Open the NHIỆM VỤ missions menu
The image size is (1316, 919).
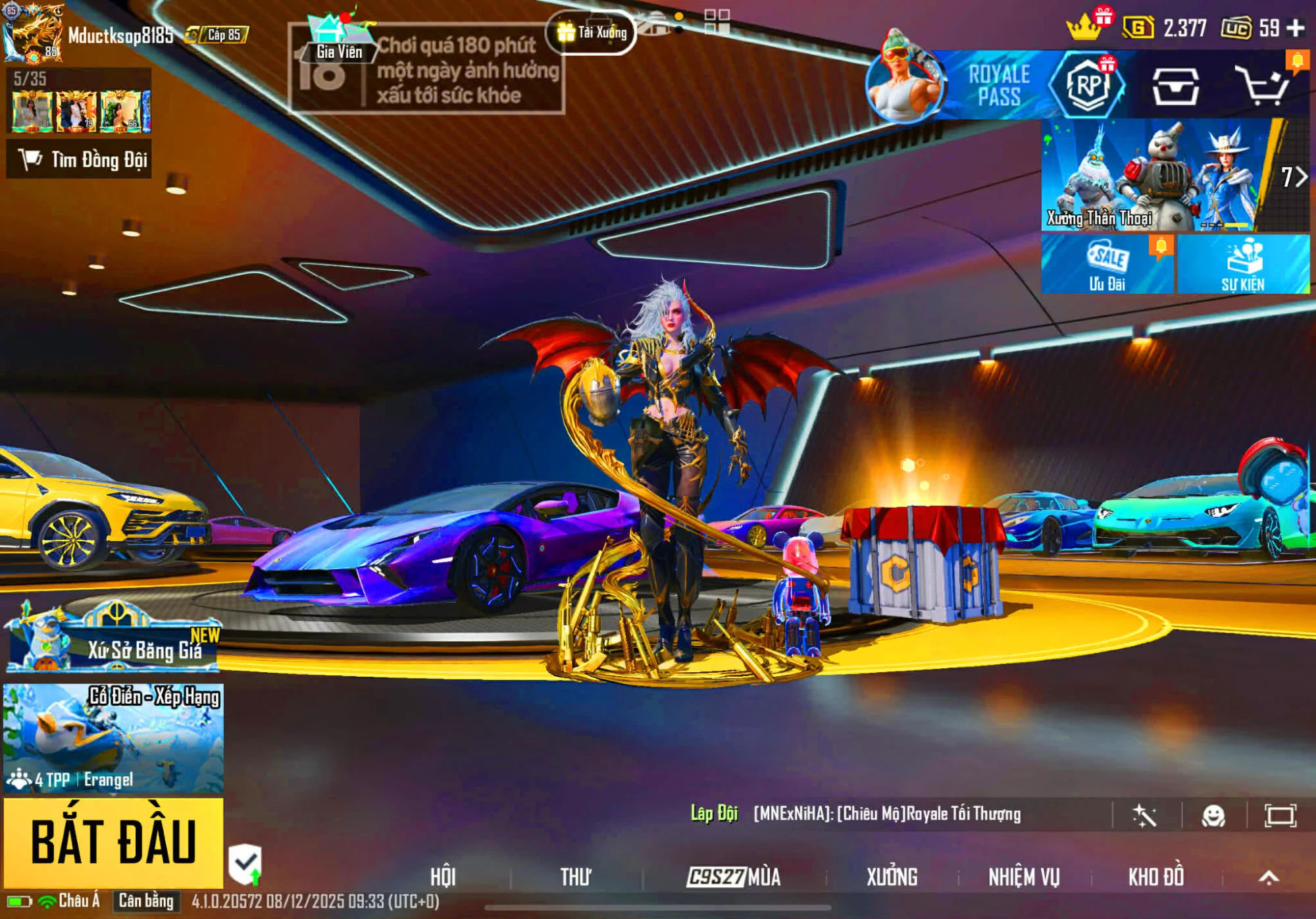[1024, 876]
